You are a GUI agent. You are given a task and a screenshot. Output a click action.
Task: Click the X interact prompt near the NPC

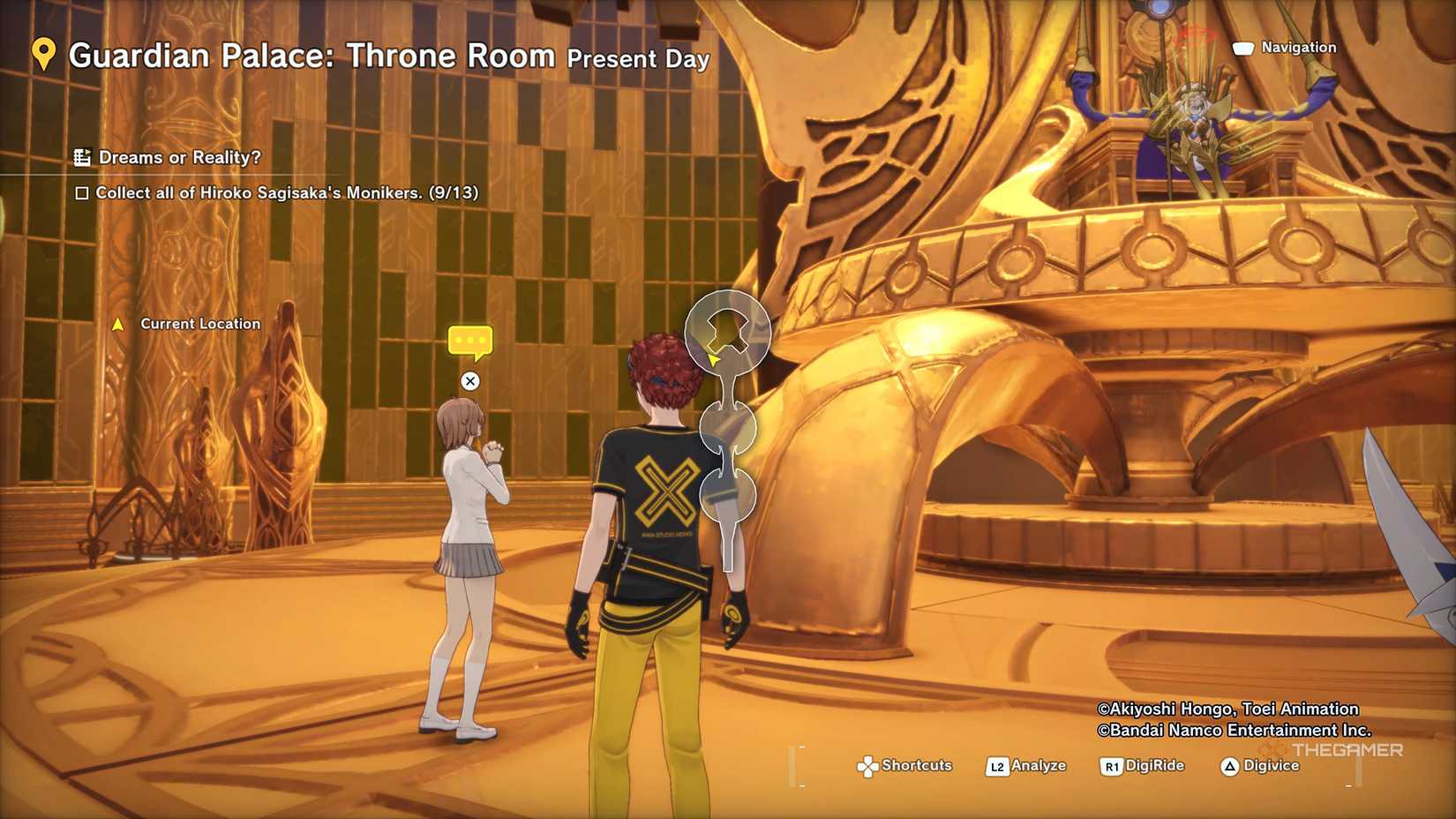[470, 381]
